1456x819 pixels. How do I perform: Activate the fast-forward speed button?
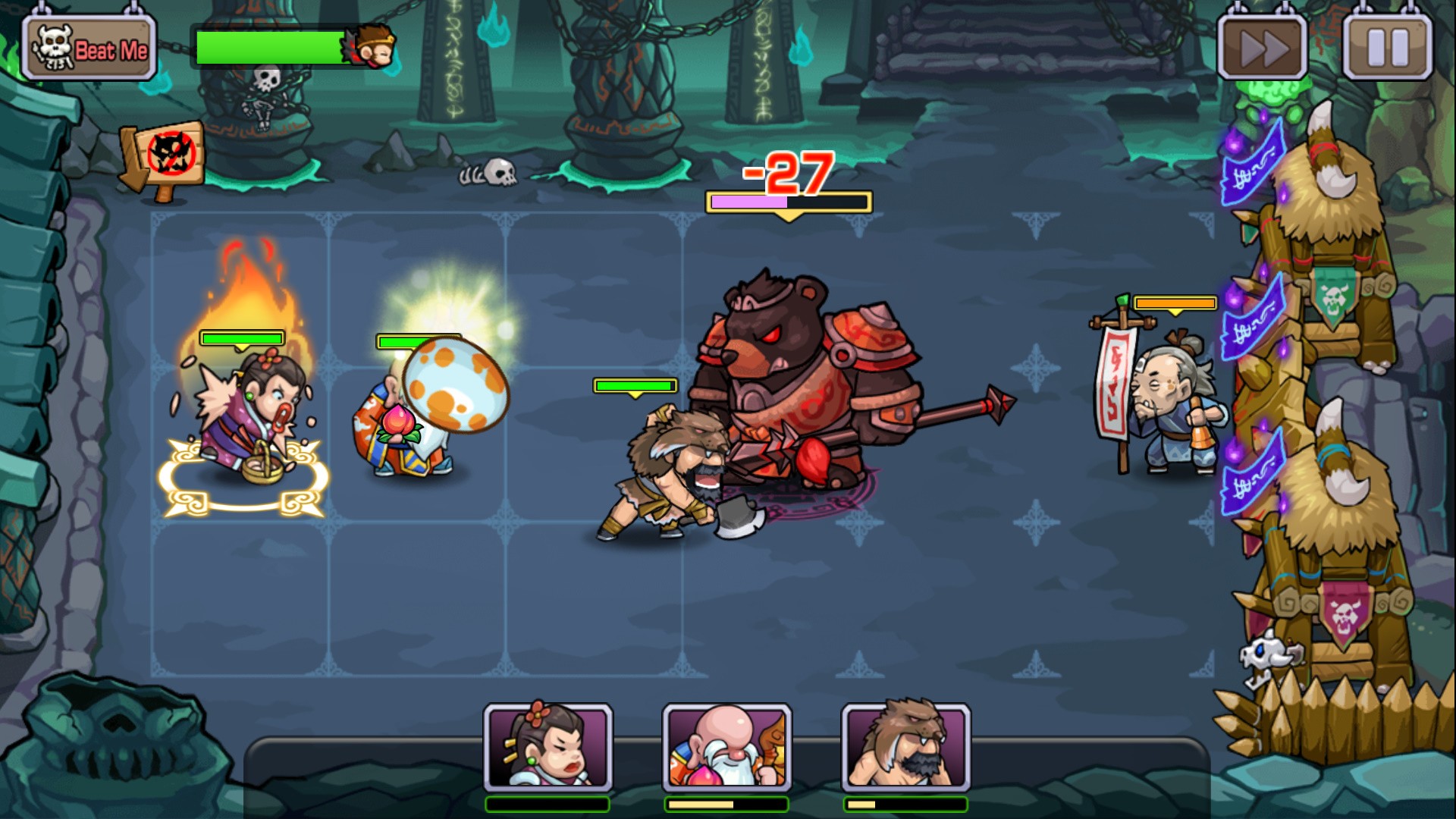(x=1263, y=48)
